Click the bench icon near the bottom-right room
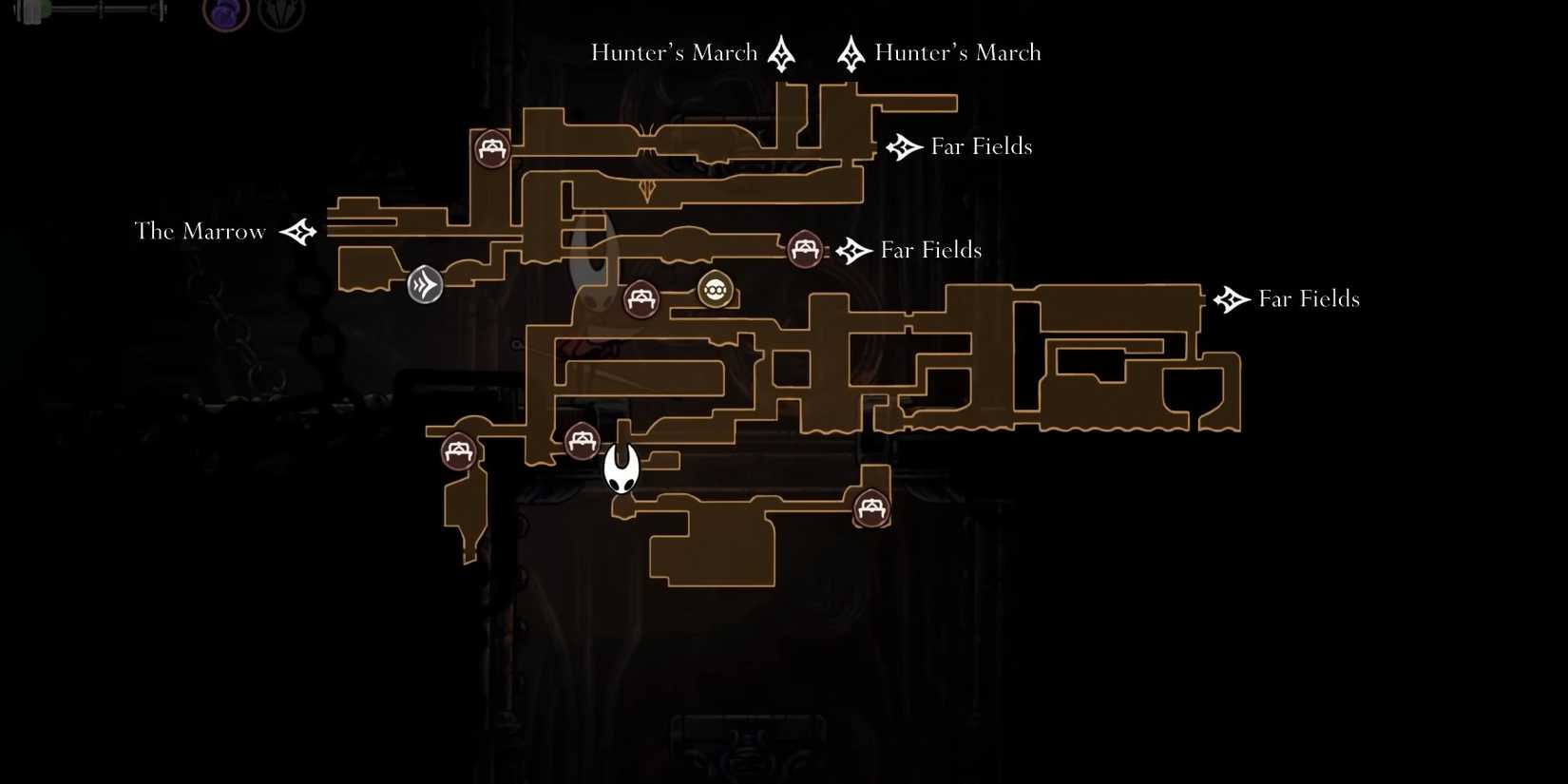The width and height of the screenshot is (1568, 784). pyautogui.click(x=870, y=508)
